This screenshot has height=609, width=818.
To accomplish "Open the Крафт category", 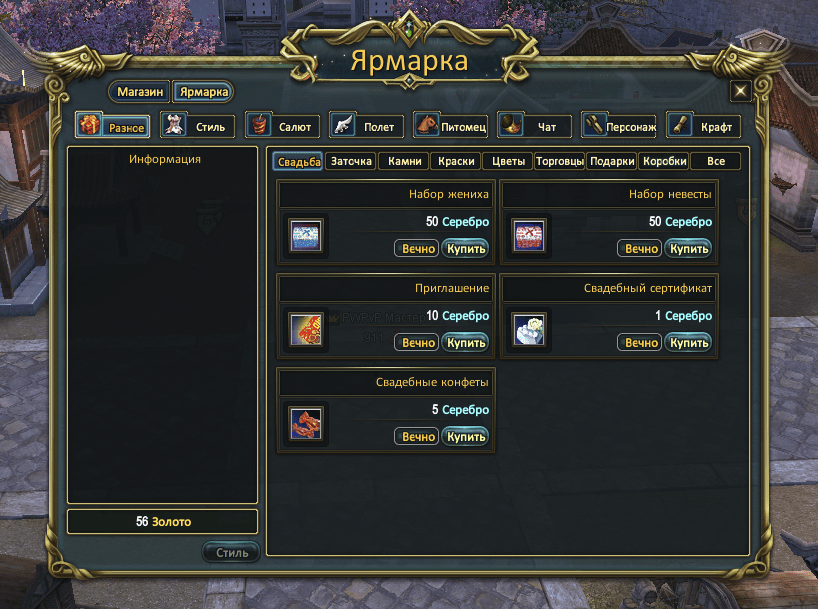I will coord(703,127).
